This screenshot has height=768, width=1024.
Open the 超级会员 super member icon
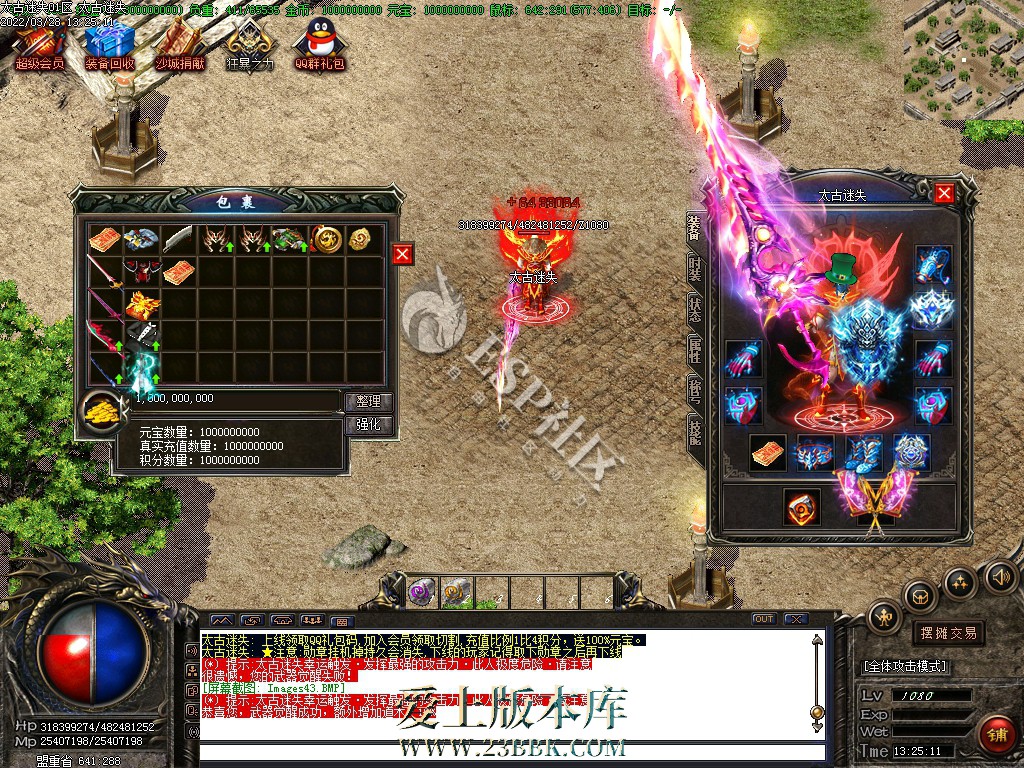point(39,44)
